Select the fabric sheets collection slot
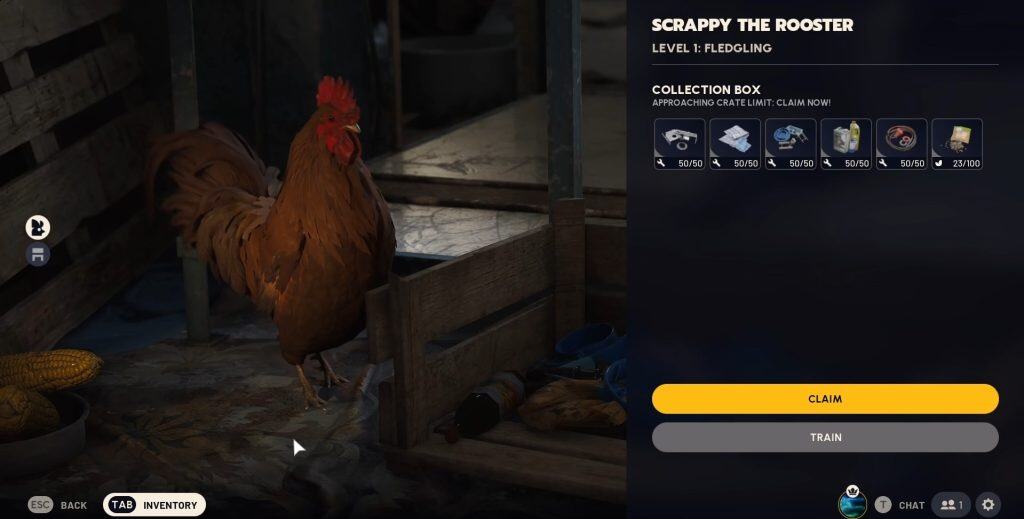This screenshot has width=1024, height=519. tap(735, 144)
